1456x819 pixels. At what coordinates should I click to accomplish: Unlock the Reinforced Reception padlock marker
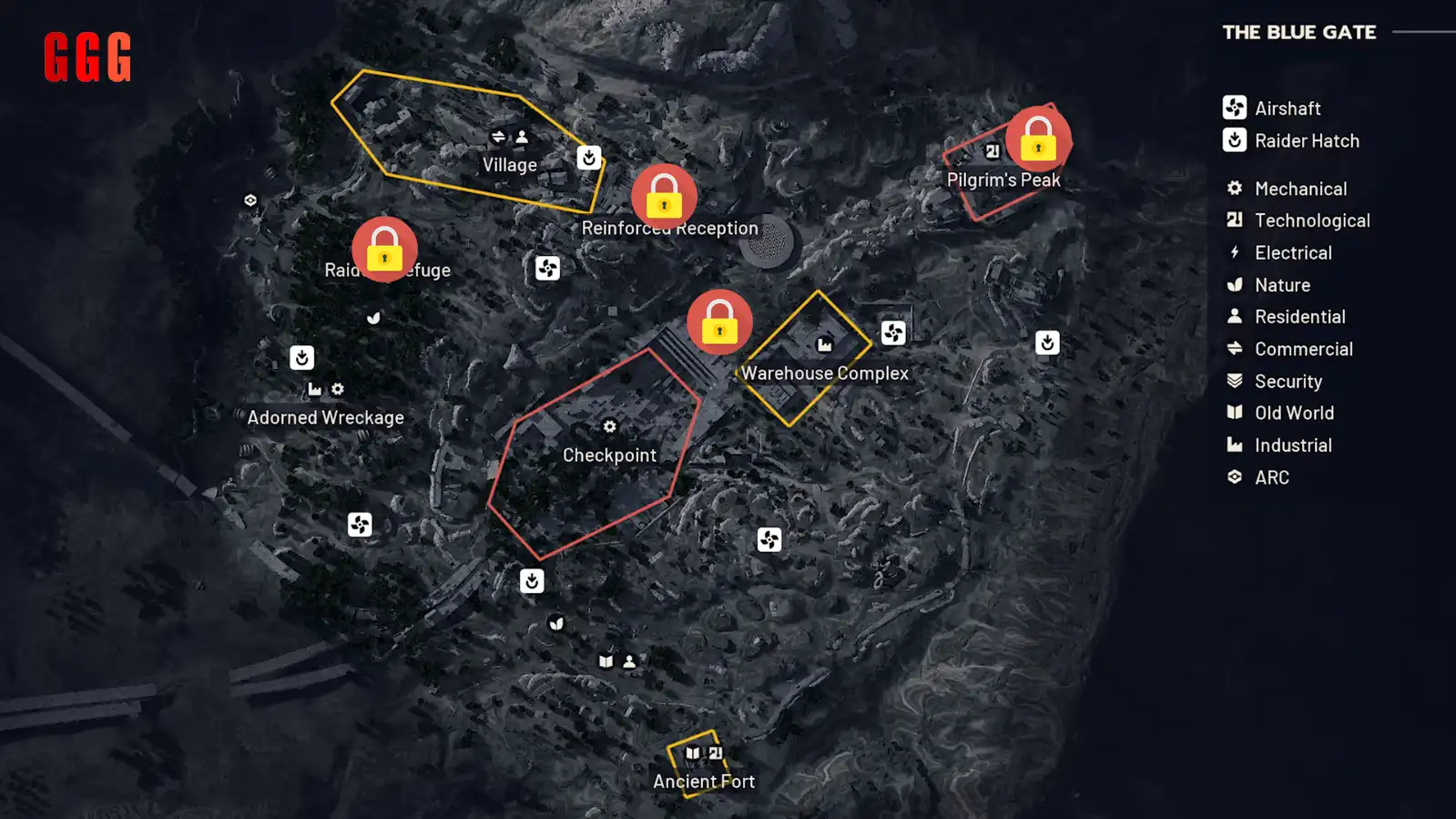coord(664,196)
